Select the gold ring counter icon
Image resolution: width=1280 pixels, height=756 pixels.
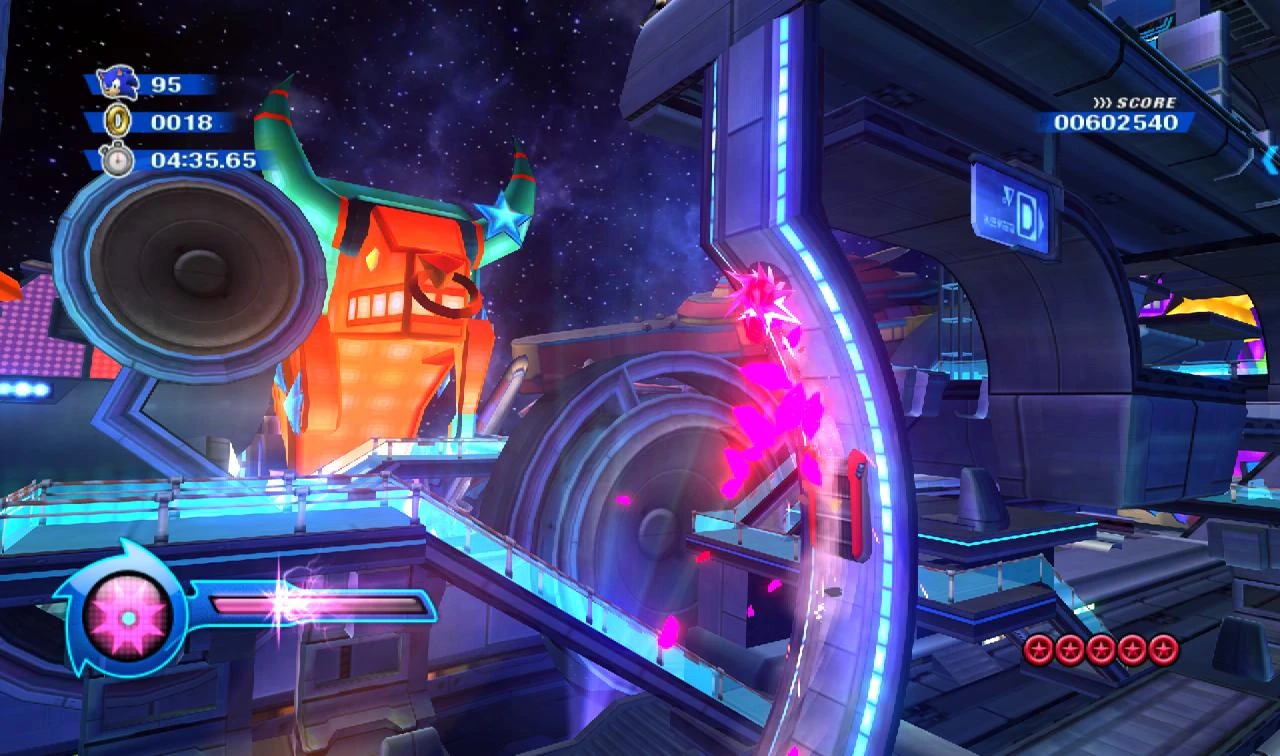(x=118, y=121)
